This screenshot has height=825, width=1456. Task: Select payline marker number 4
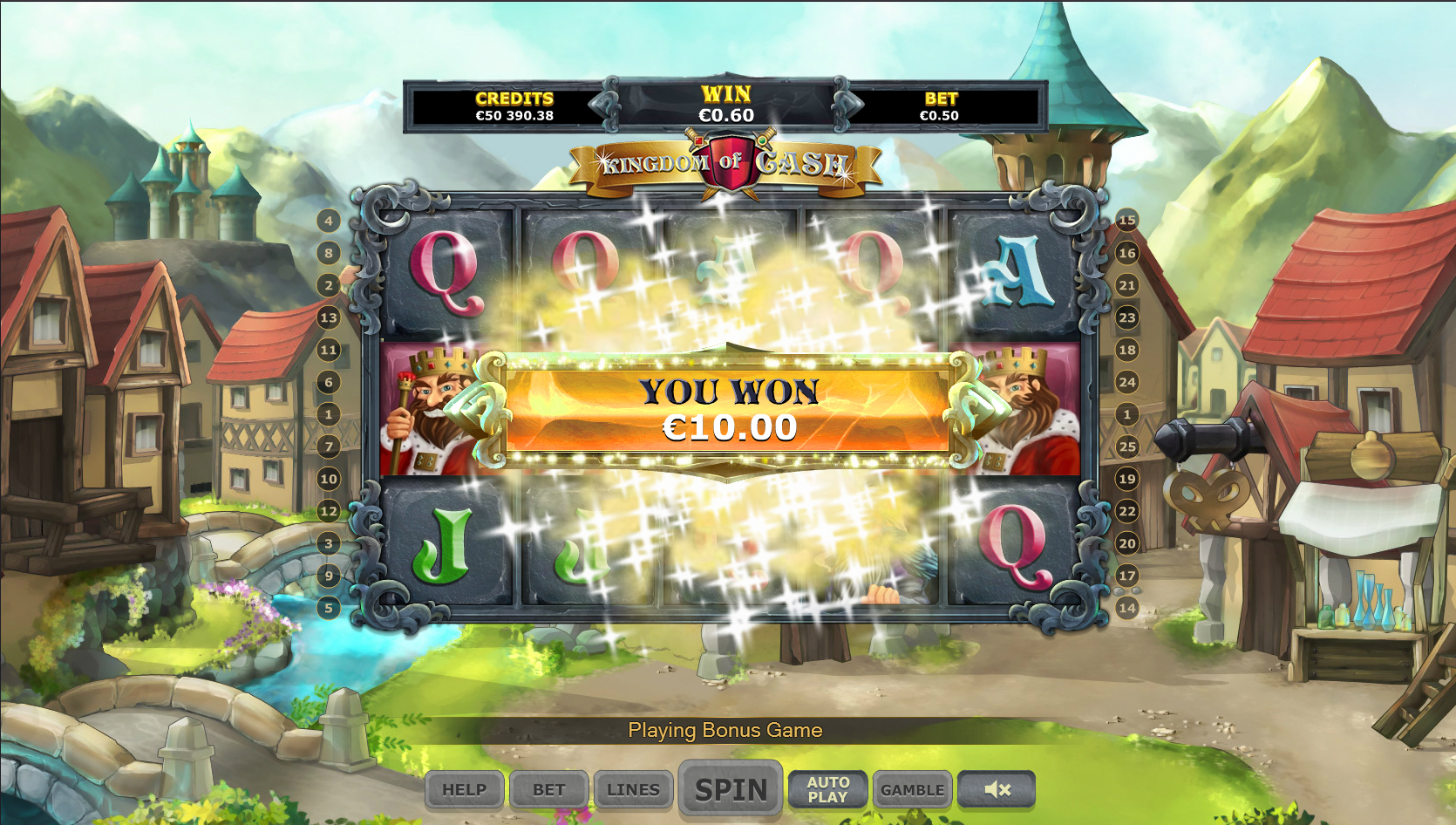(x=329, y=221)
